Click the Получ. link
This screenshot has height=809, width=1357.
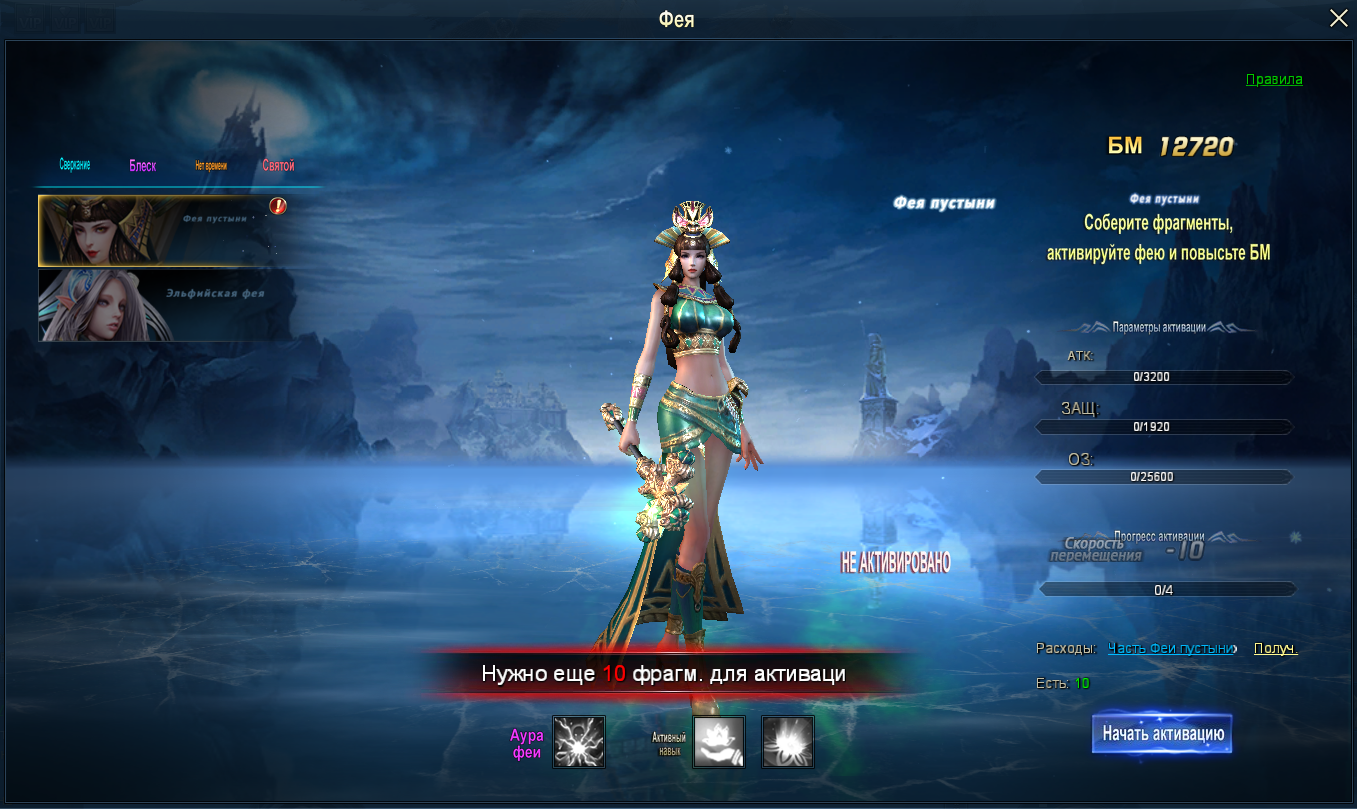(x=1275, y=648)
